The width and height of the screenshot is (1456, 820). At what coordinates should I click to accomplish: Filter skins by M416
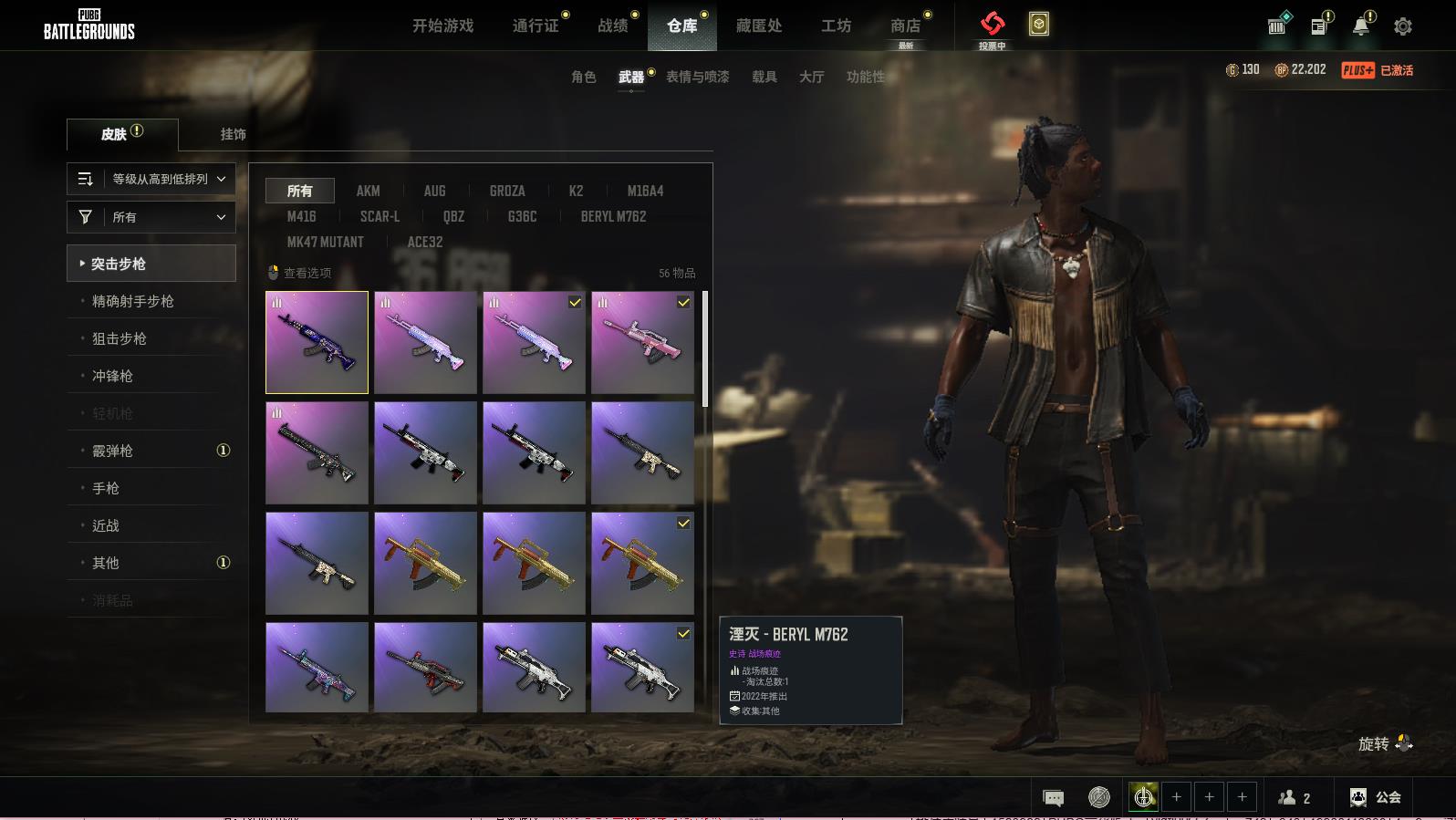[x=301, y=216]
